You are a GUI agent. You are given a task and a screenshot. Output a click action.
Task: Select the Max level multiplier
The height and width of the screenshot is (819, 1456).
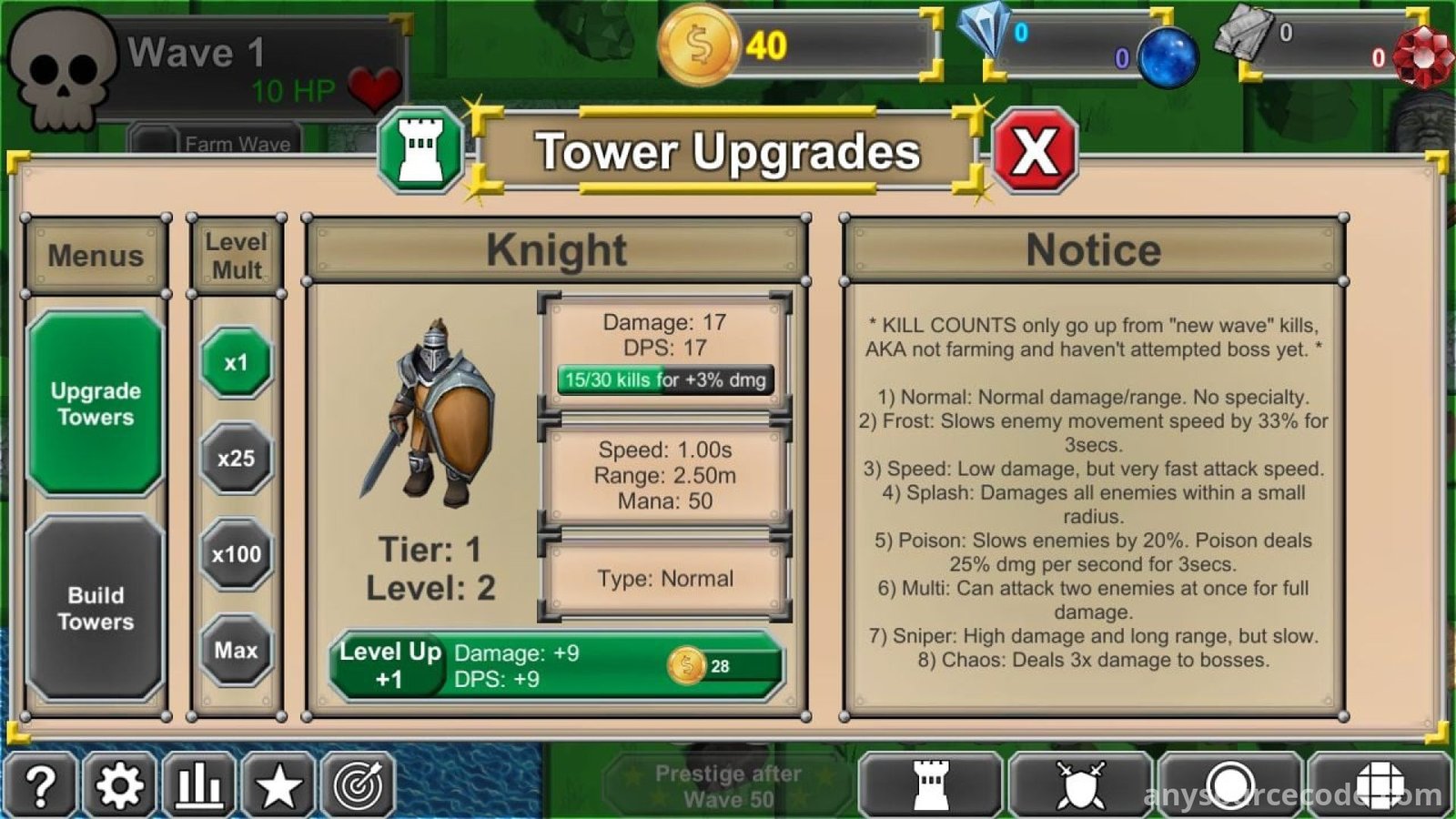(x=236, y=650)
